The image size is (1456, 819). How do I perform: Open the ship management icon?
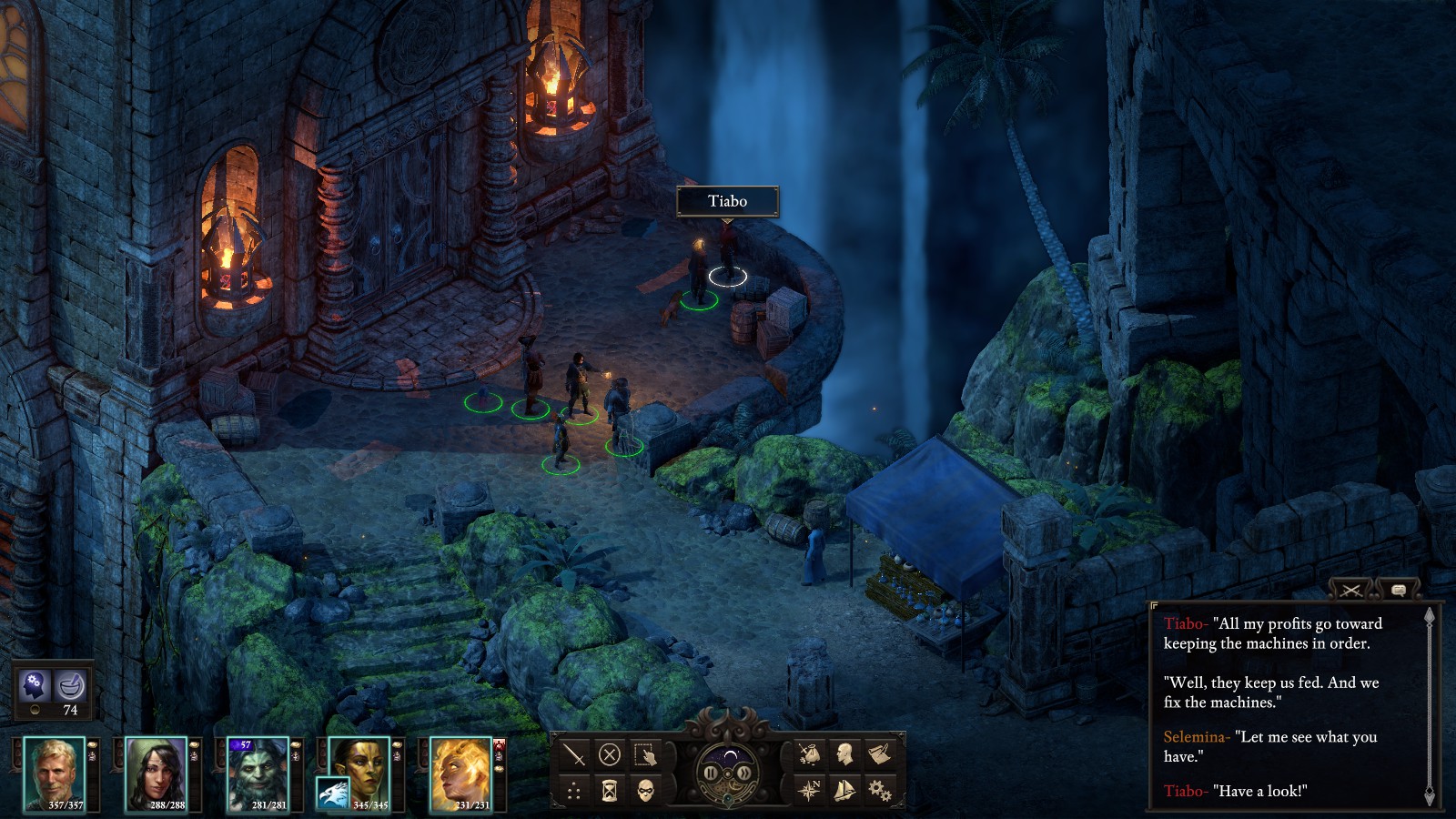pos(844,790)
